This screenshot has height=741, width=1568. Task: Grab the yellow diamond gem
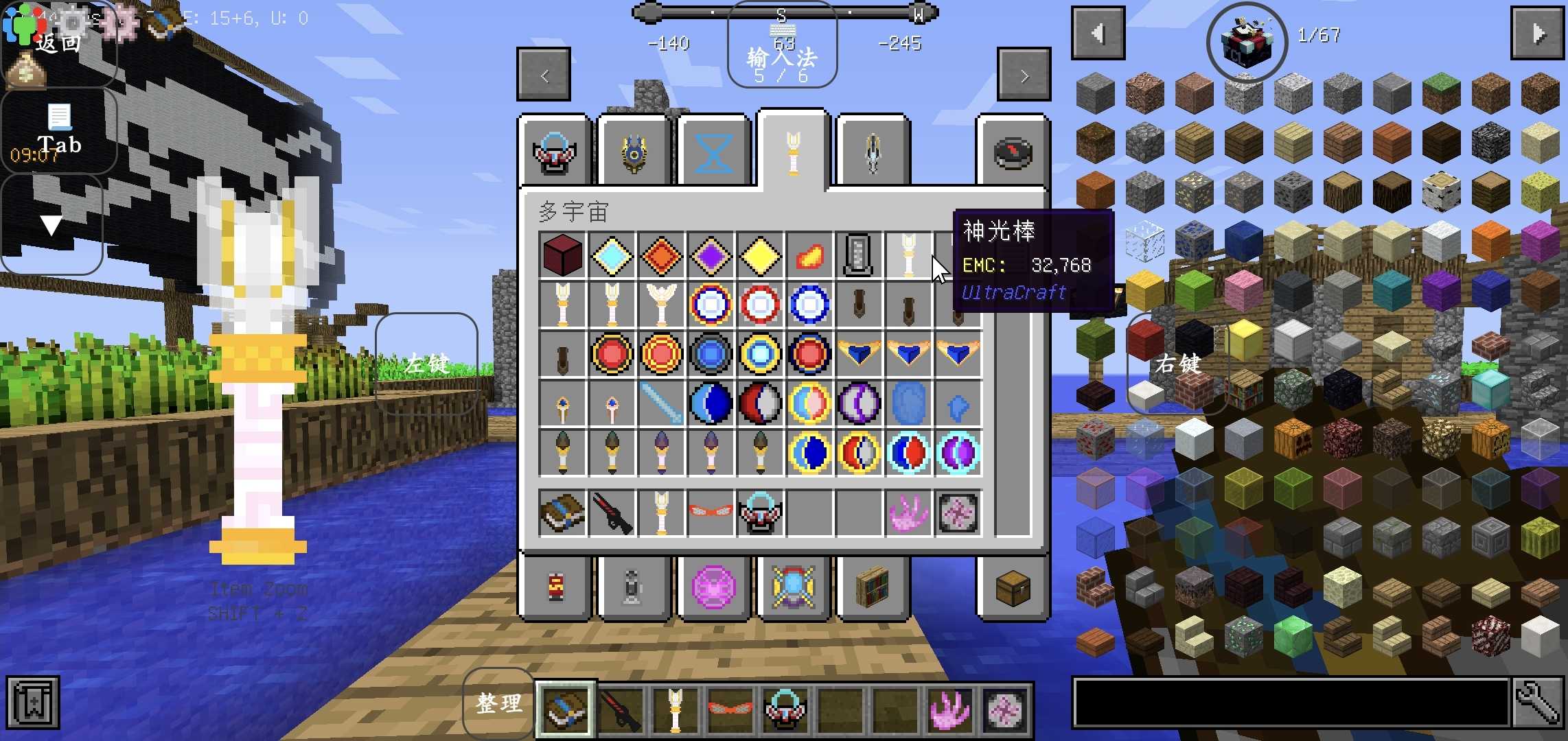pos(760,255)
